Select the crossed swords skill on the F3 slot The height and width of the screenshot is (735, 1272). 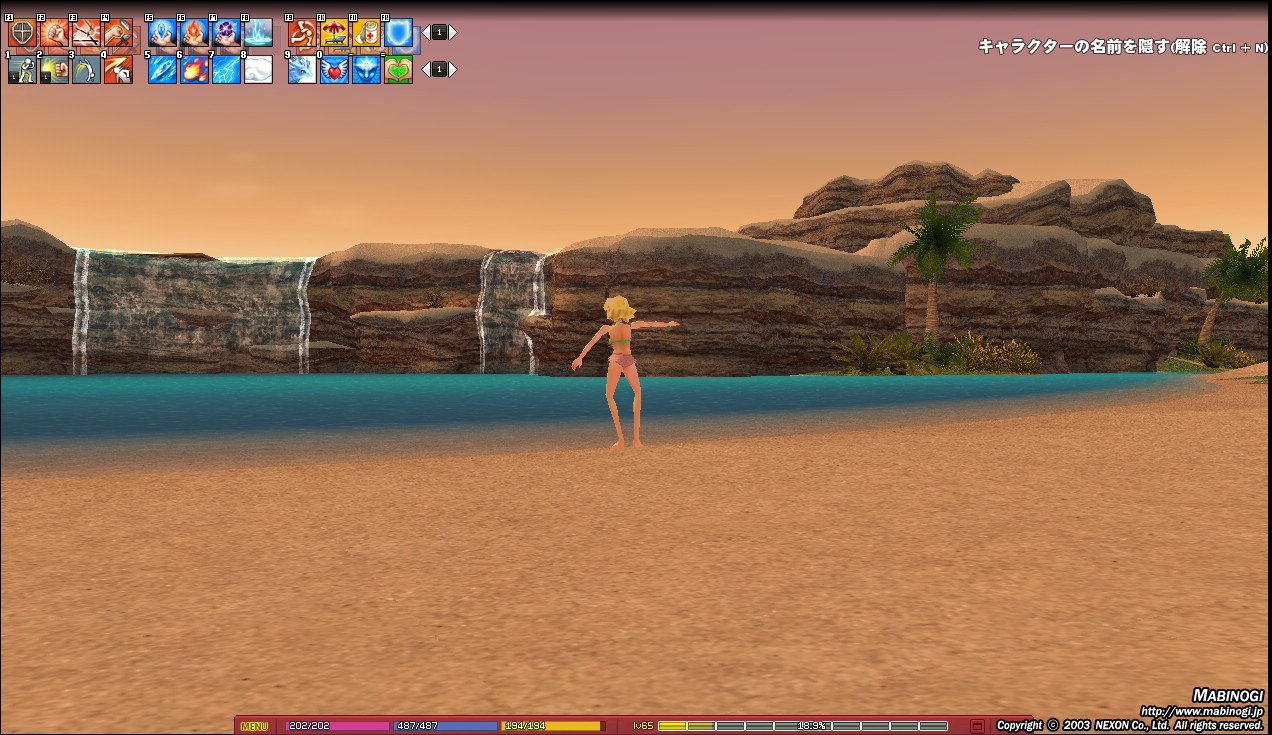point(86,33)
